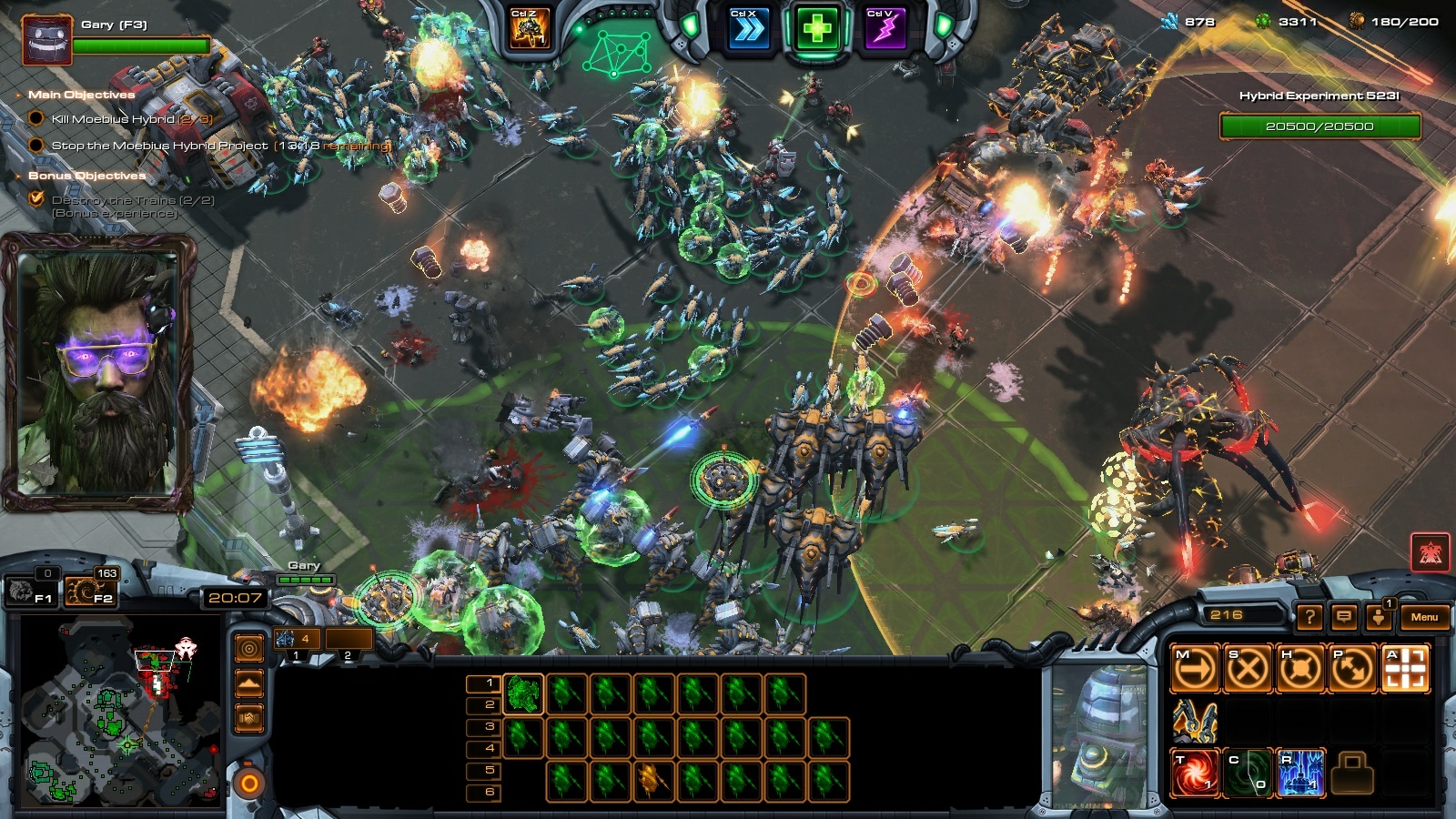Select the orange unit in selection panel

651,780
